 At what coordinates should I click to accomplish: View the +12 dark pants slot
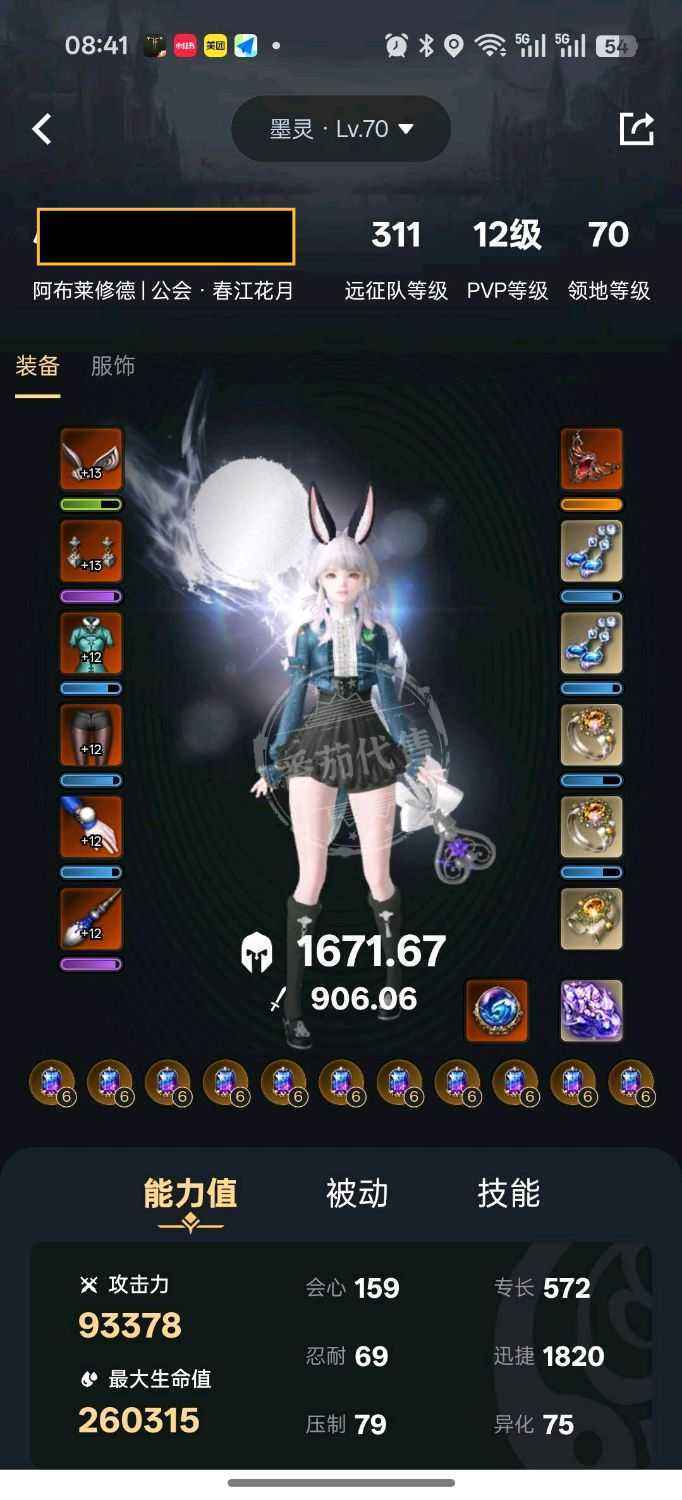click(x=91, y=735)
